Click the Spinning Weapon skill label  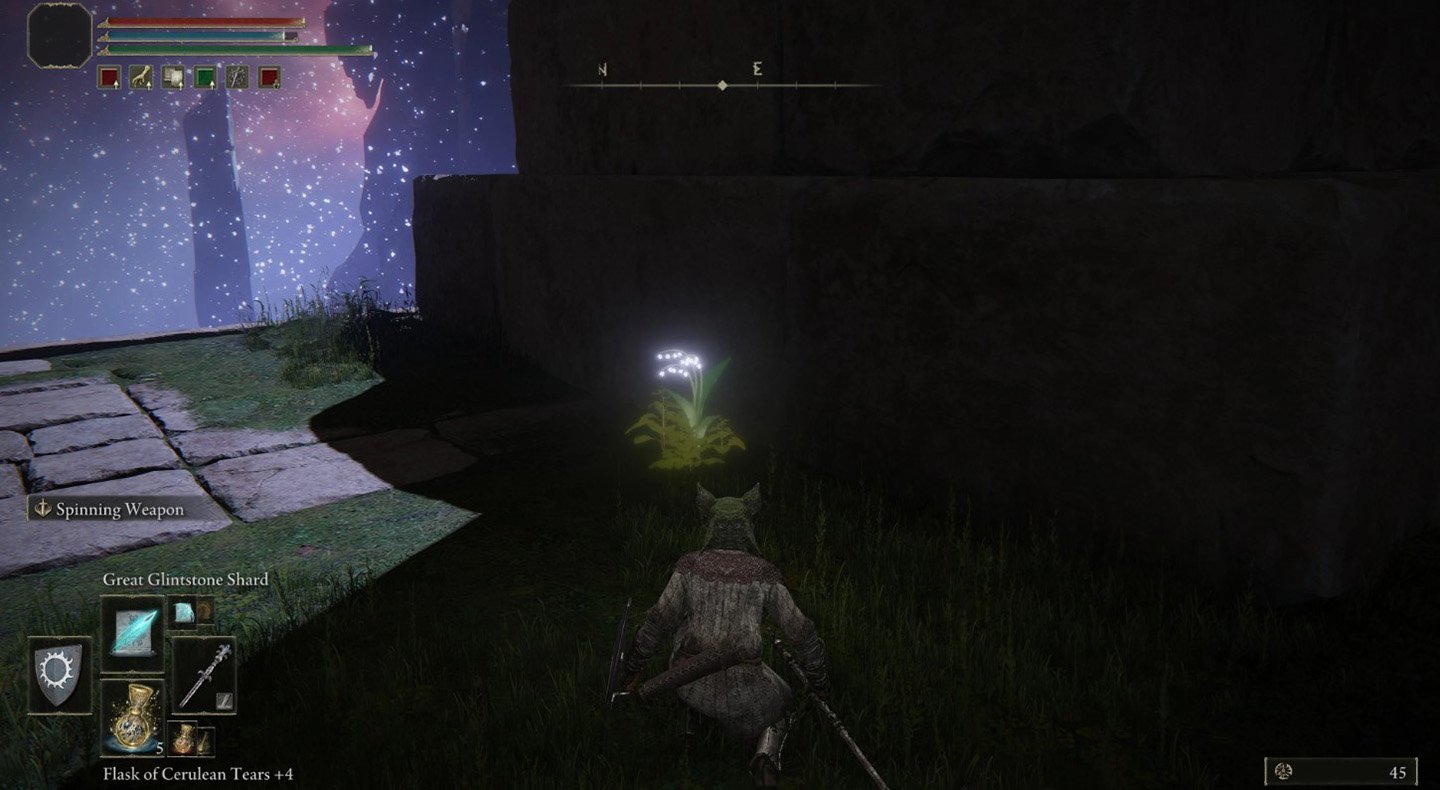[x=120, y=510]
